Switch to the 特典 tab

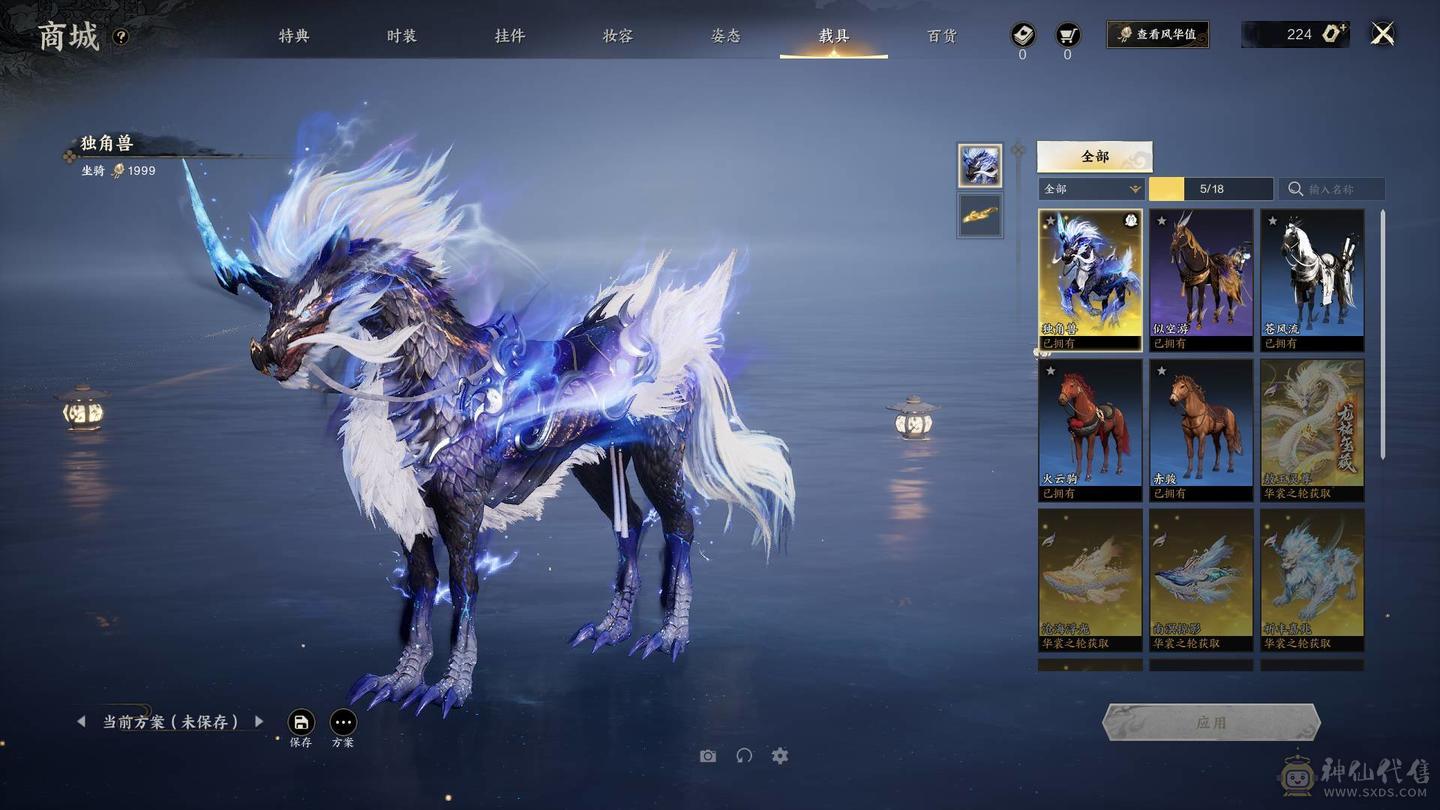(294, 36)
